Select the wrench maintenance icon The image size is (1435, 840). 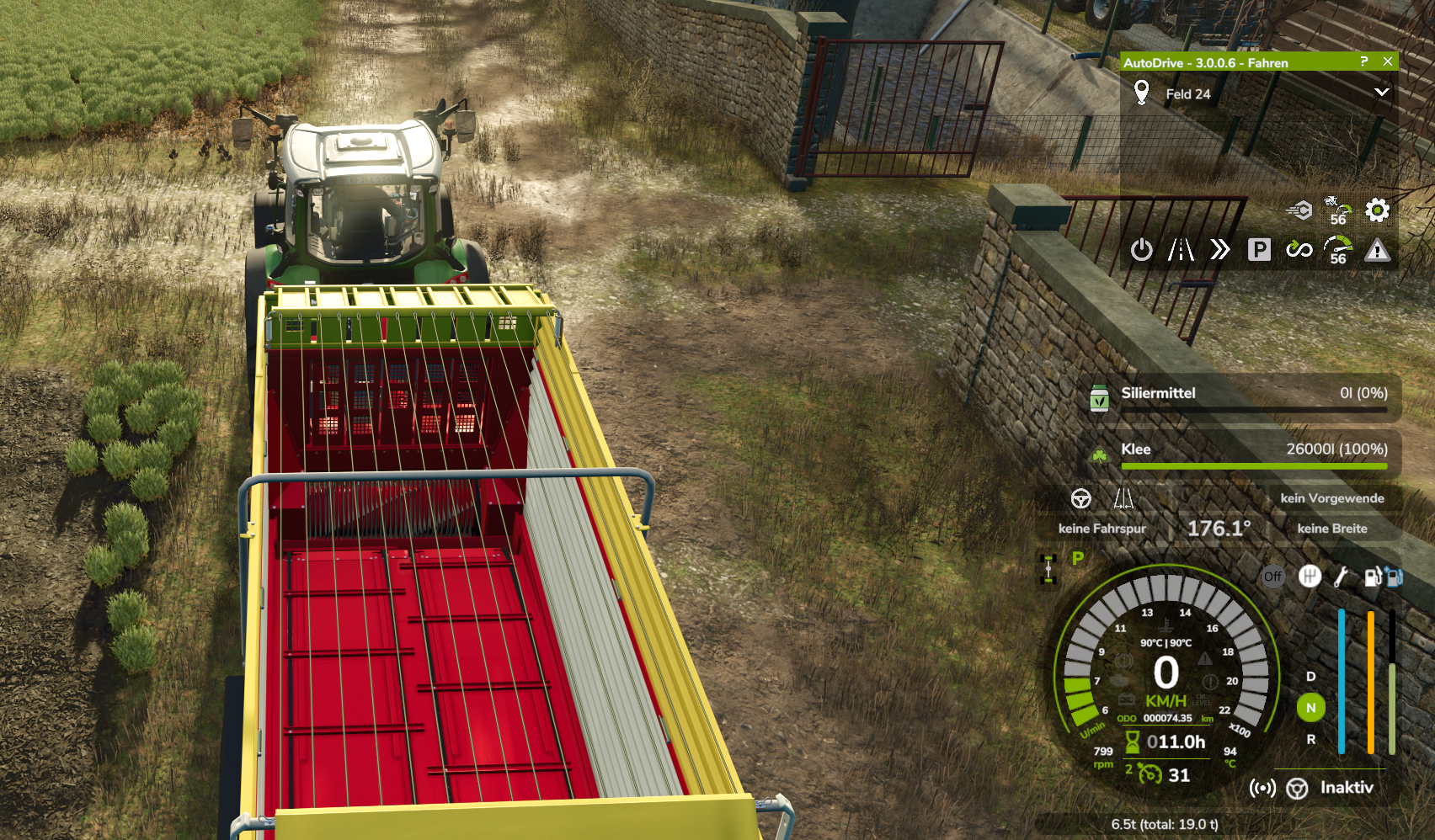1342,577
